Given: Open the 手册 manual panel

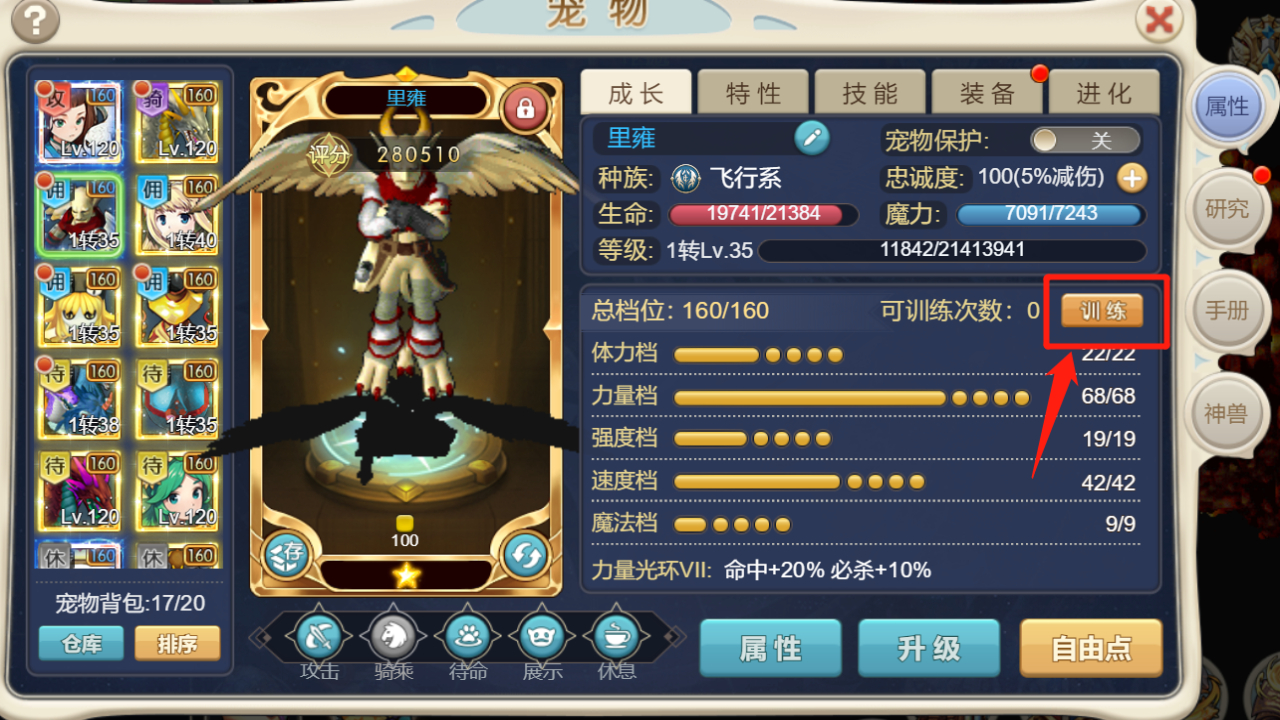Looking at the screenshot, I should [x=1227, y=311].
